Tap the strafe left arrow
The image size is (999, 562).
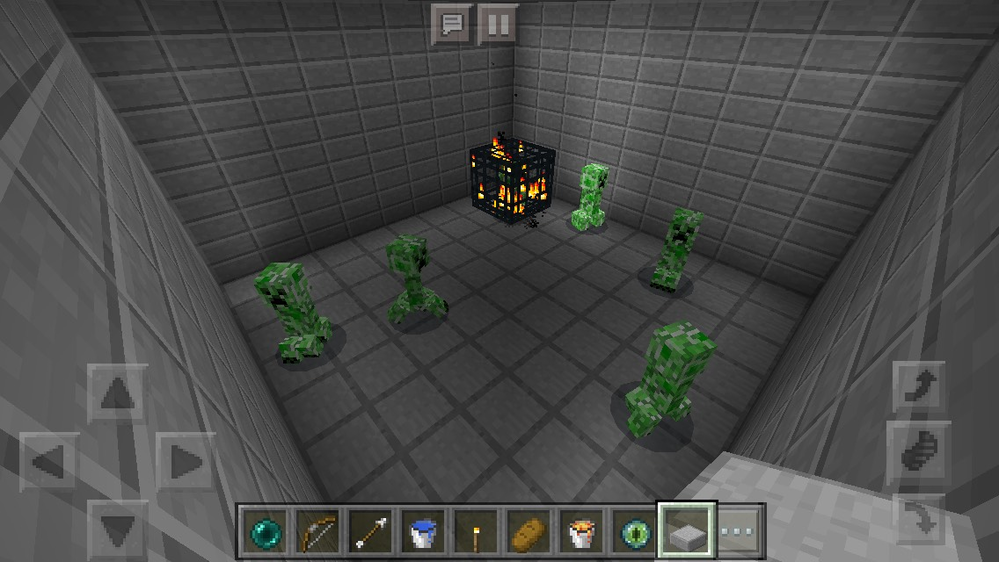pyautogui.click(x=49, y=461)
